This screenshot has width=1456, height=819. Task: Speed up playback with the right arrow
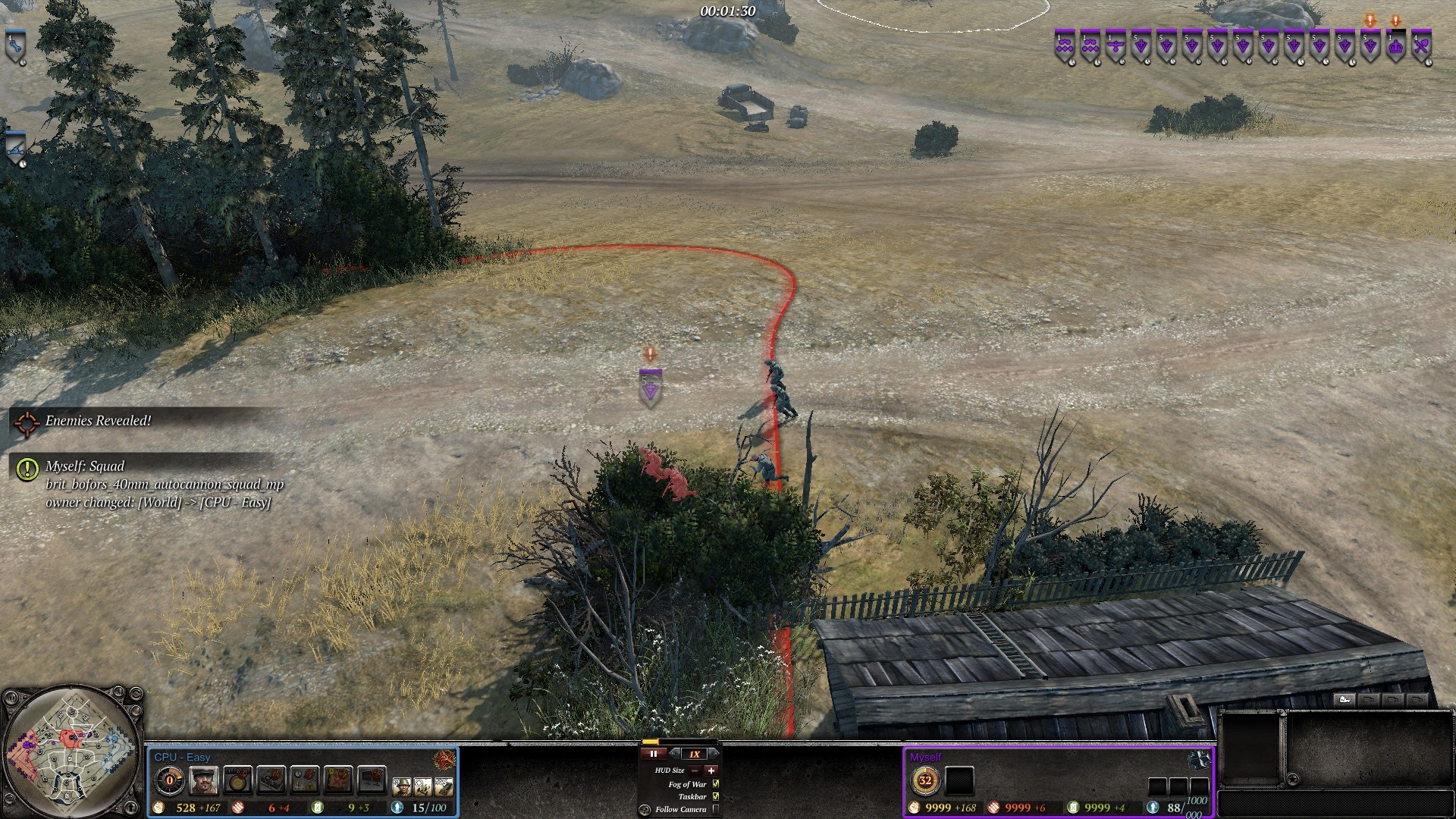(x=714, y=754)
